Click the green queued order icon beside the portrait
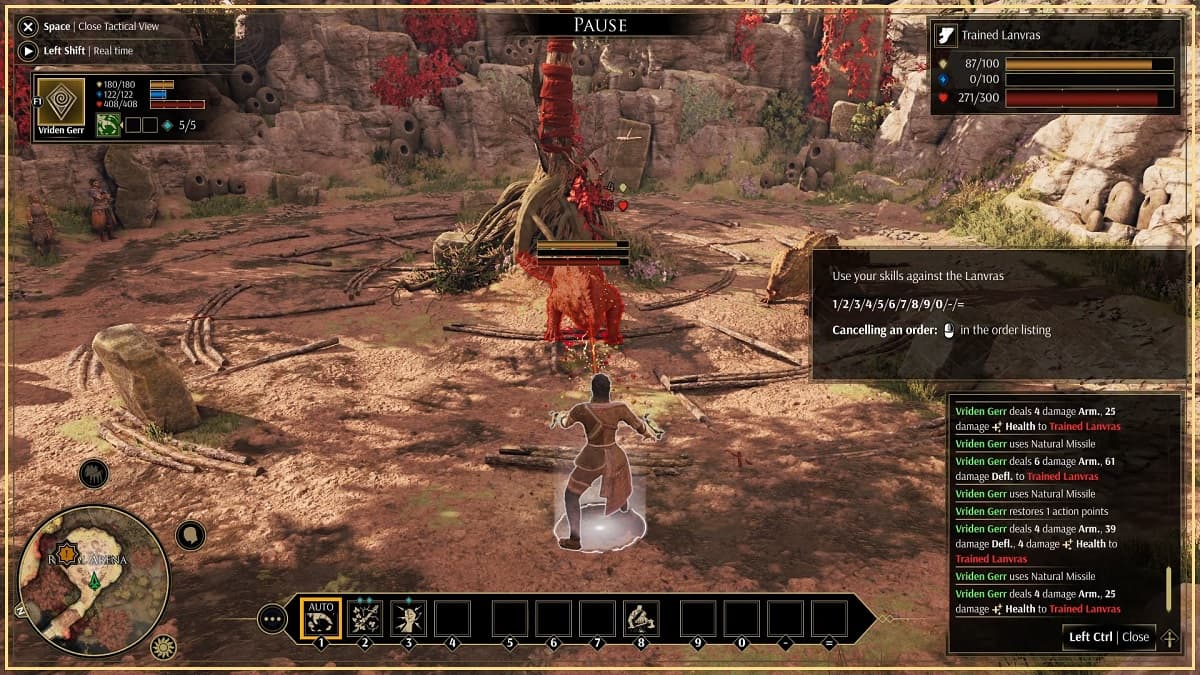This screenshot has height=675, width=1200. coord(109,125)
